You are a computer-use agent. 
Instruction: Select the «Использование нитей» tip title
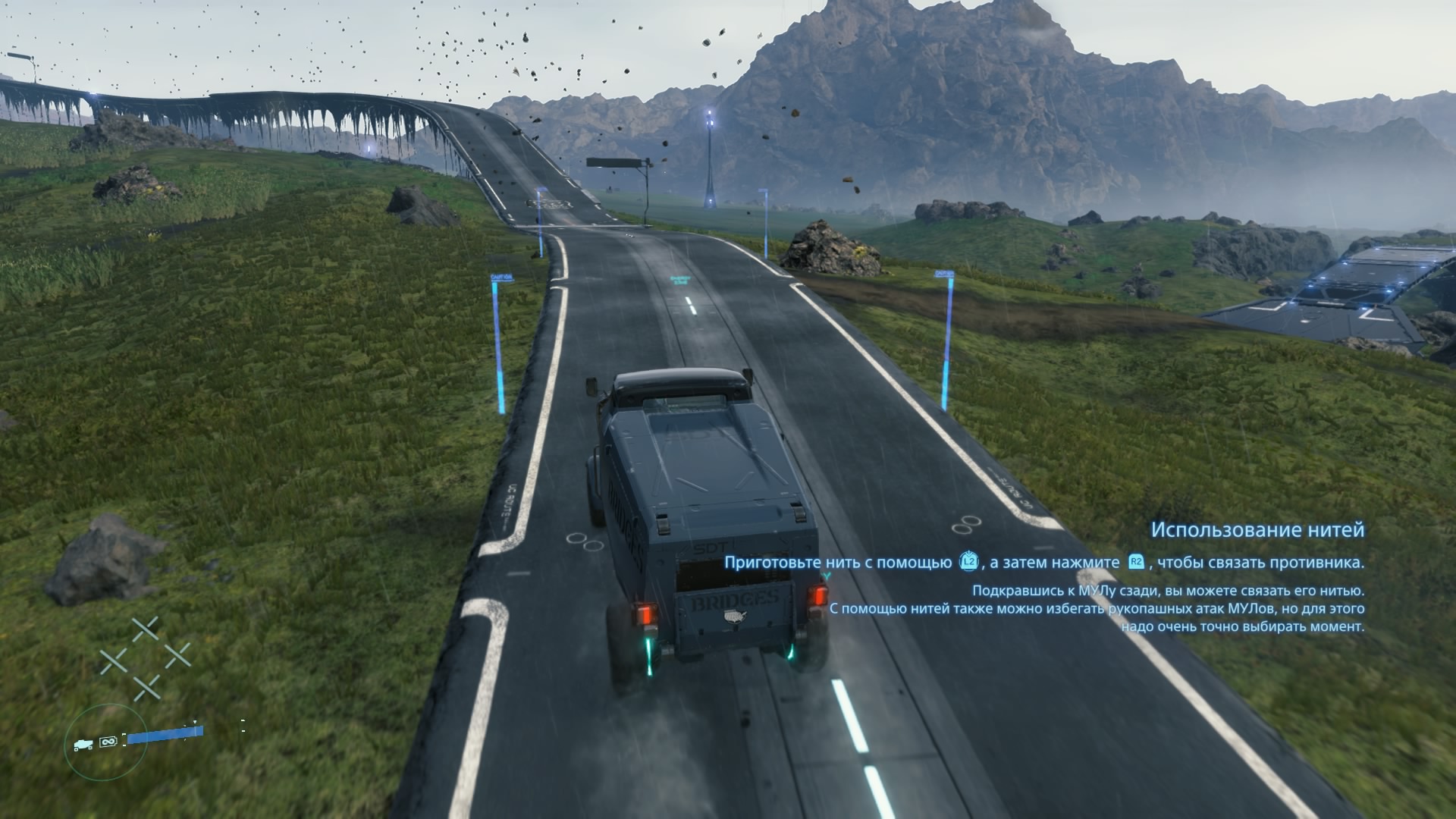click(x=1257, y=529)
